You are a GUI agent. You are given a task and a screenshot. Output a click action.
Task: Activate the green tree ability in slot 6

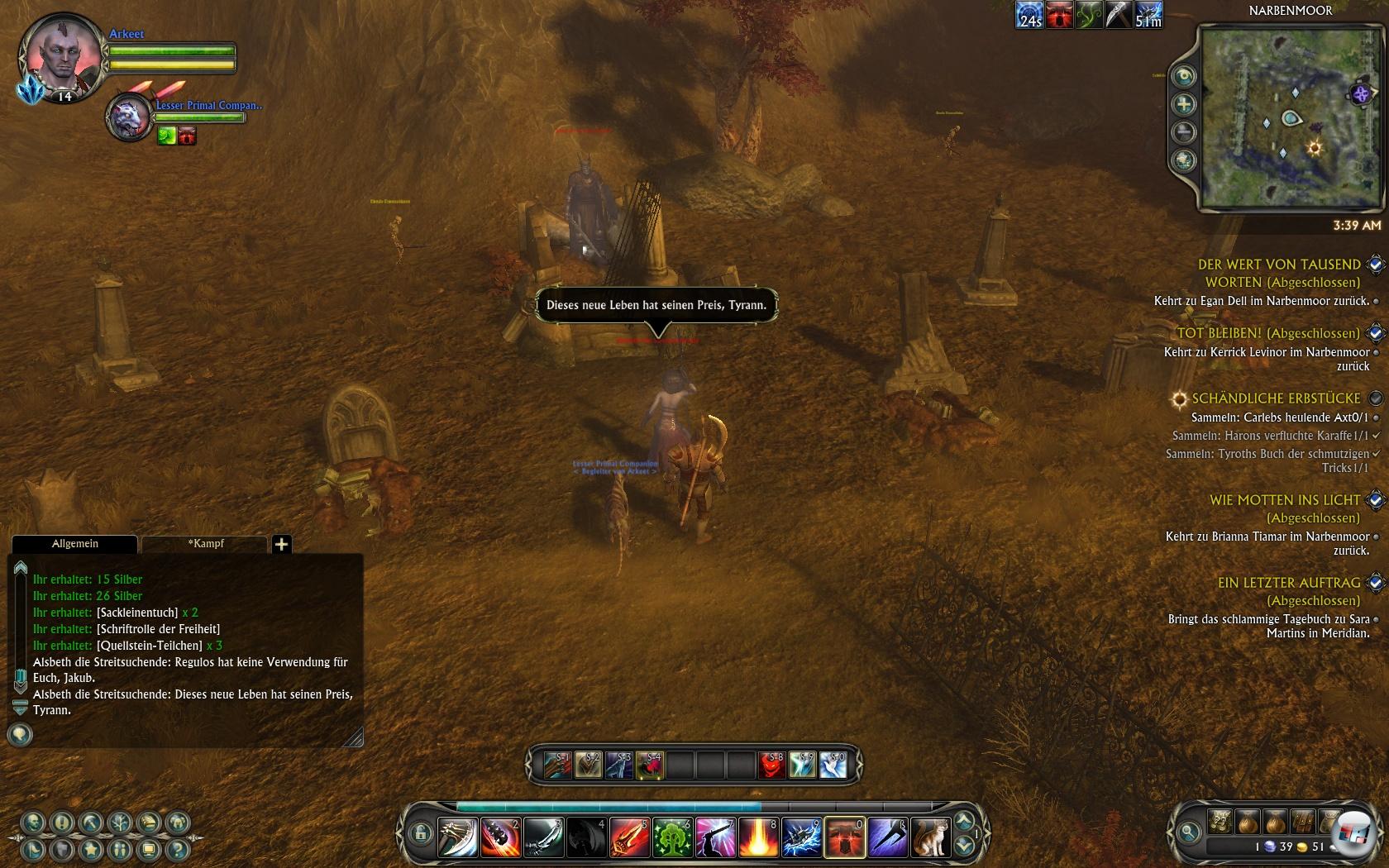click(x=671, y=837)
